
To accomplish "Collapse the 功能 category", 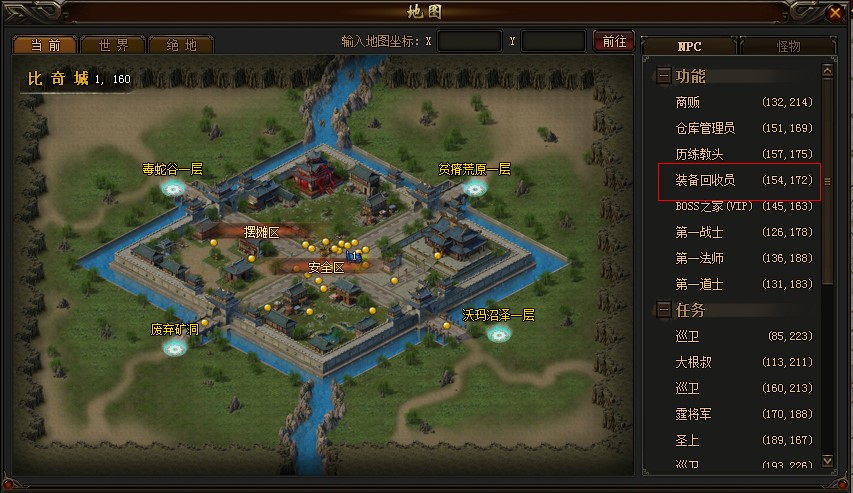I will tap(664, 76).
